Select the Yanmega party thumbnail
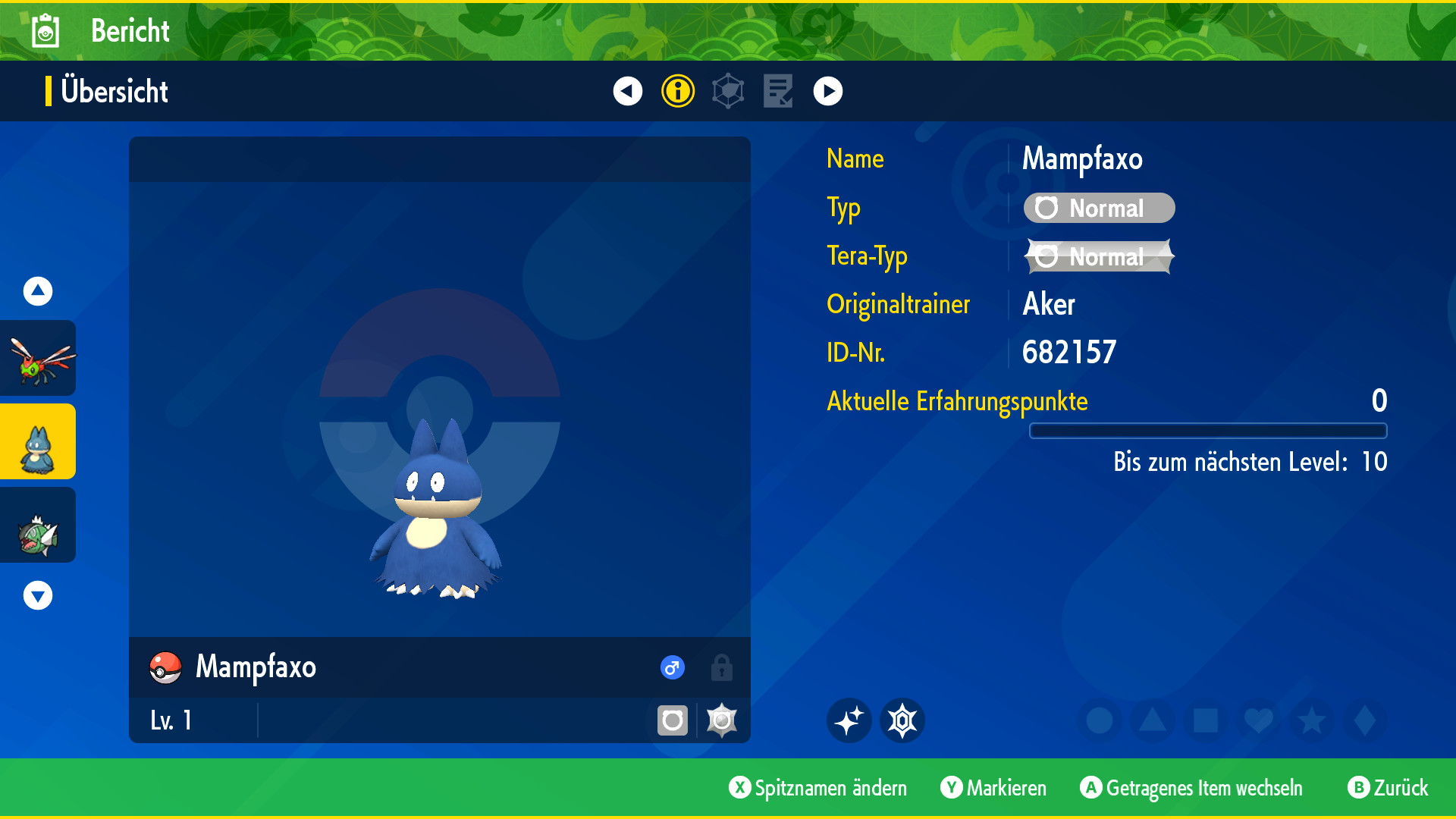Image resolution: width=1456 pixels, height=819 pixels. point(38,359)
